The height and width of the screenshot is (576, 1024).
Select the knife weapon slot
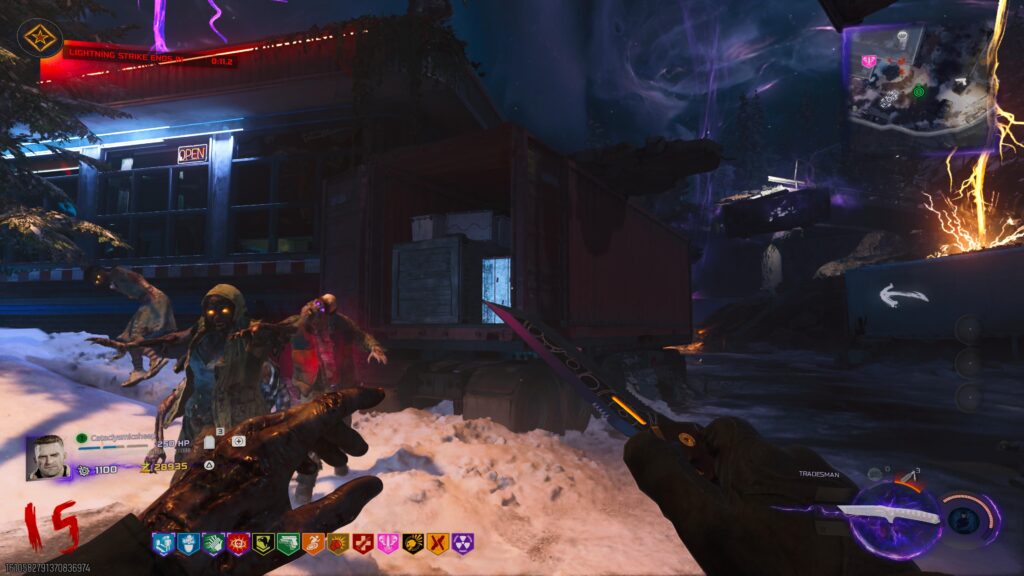coord(886,515)
